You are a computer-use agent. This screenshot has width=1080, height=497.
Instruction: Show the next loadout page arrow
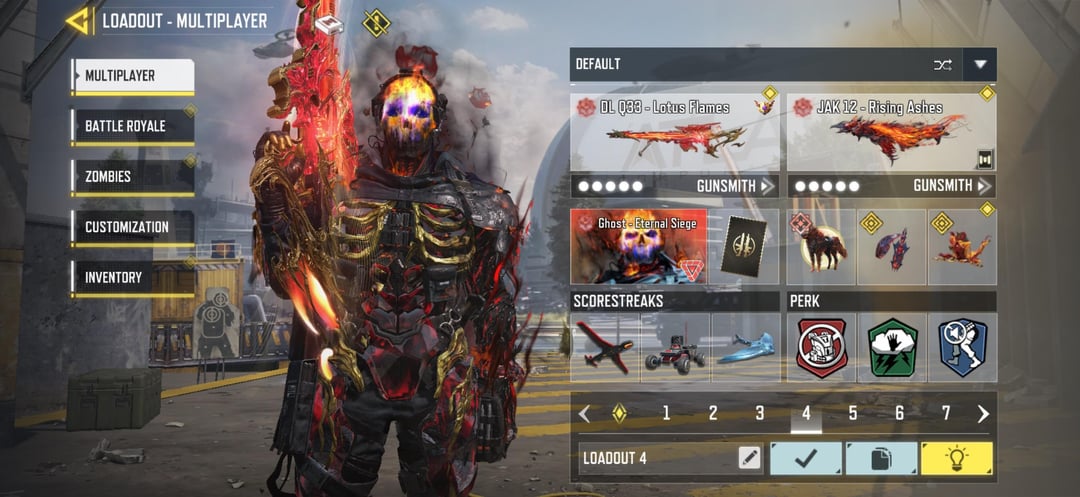983,414
